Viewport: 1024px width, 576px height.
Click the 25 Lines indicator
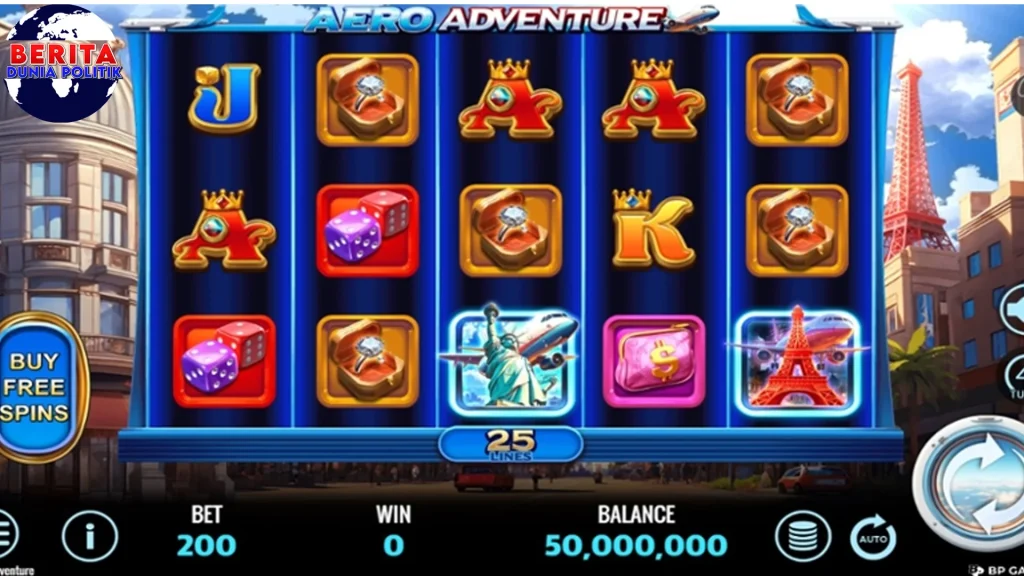tap(510, 443)
